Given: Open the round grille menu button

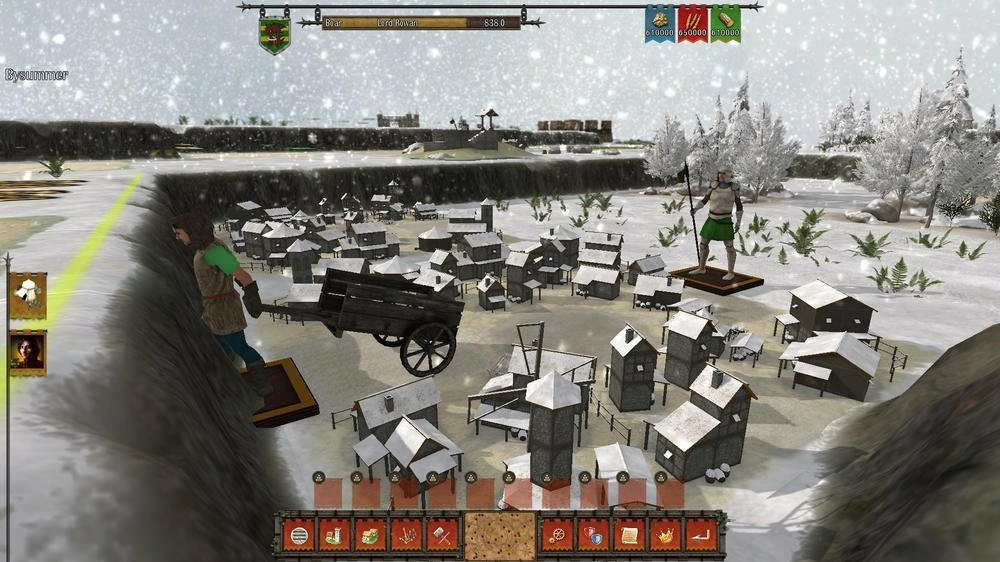Looking at the screenshot, I should pos(298,536).
